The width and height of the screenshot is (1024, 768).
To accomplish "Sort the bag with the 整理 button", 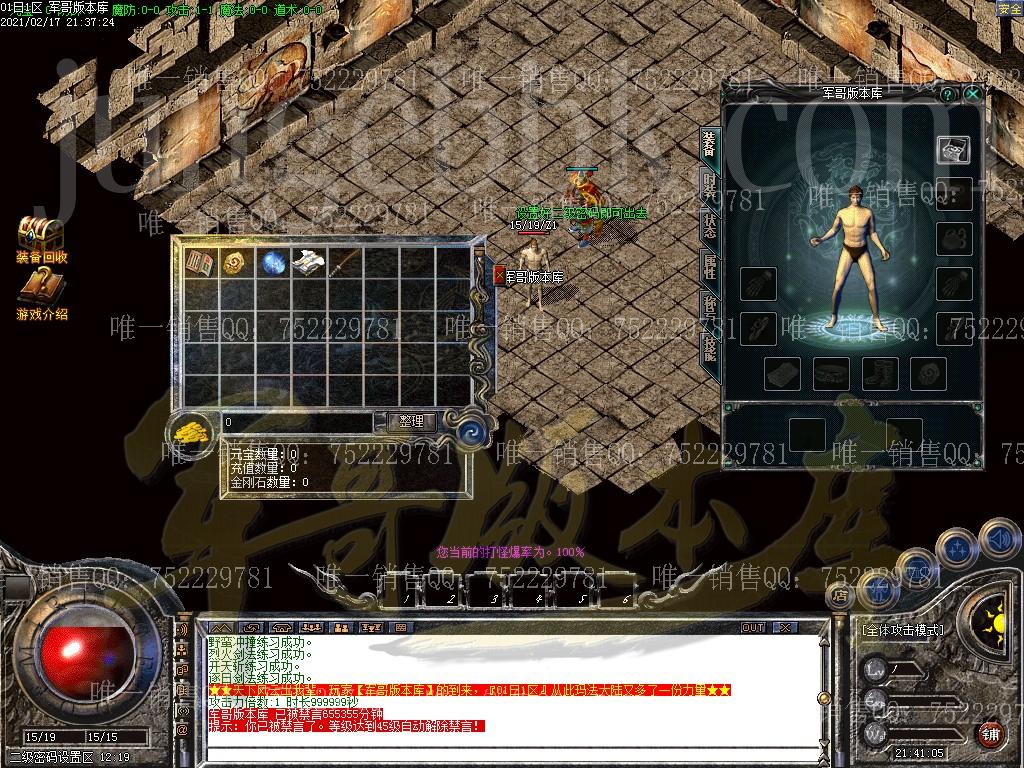I will click(411, 422).
